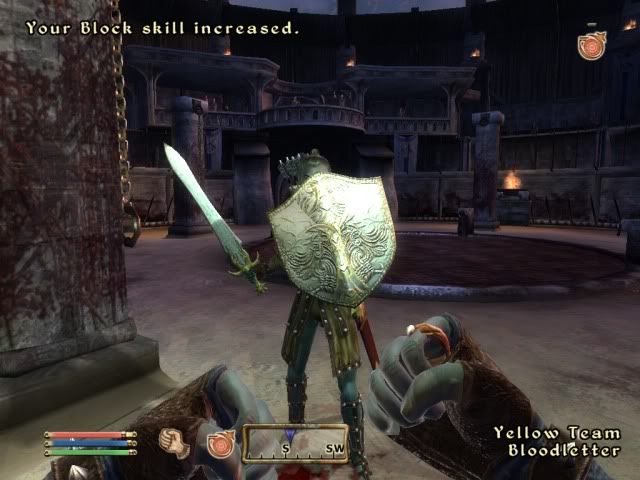Click the fist weapon icon
The image size is (640, 480).
[176, 440]
